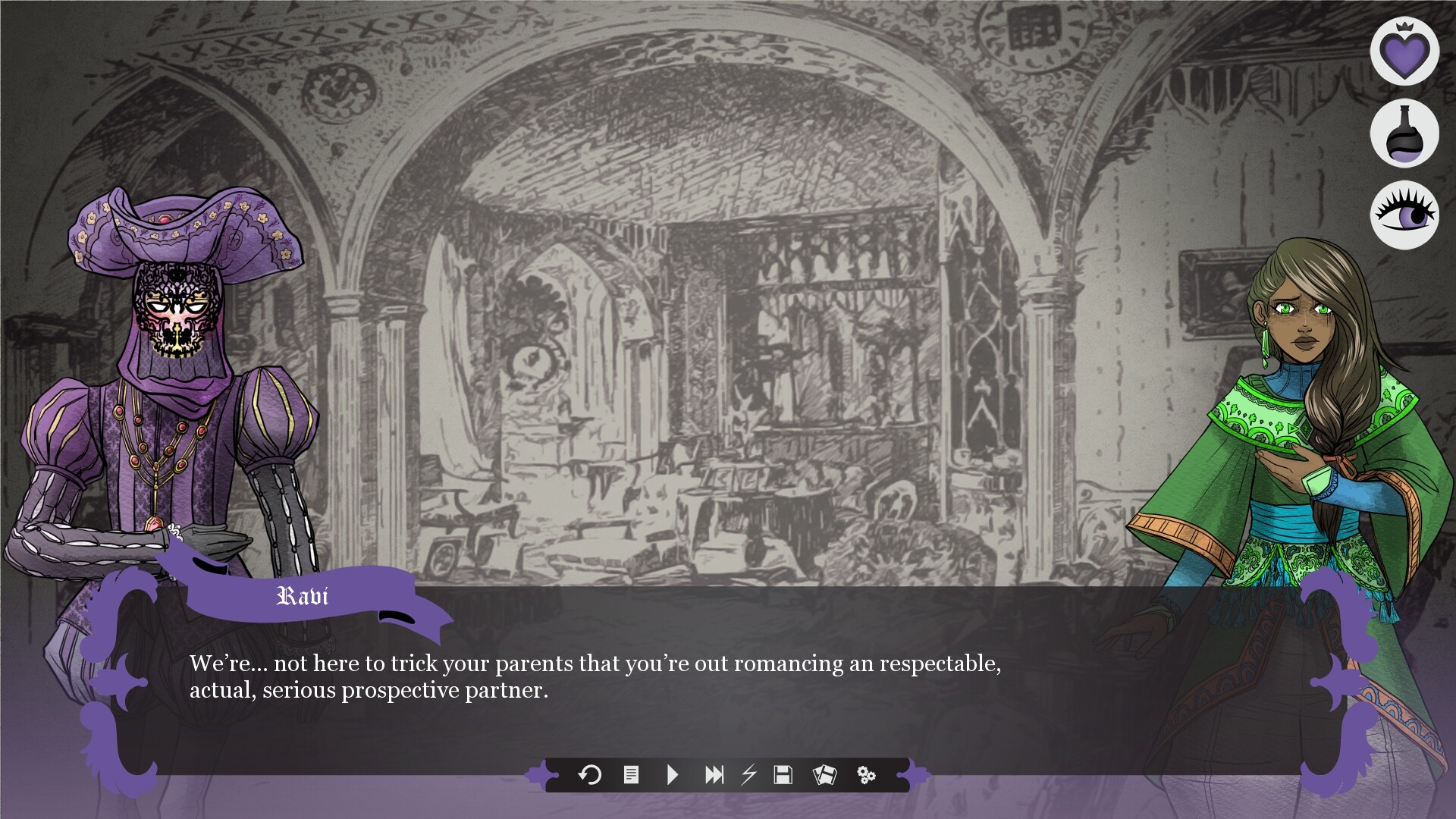The image size is (1456, 819).
Task: Toggle skip mode with the fast-forward arrows
Action: pos(714,776)
